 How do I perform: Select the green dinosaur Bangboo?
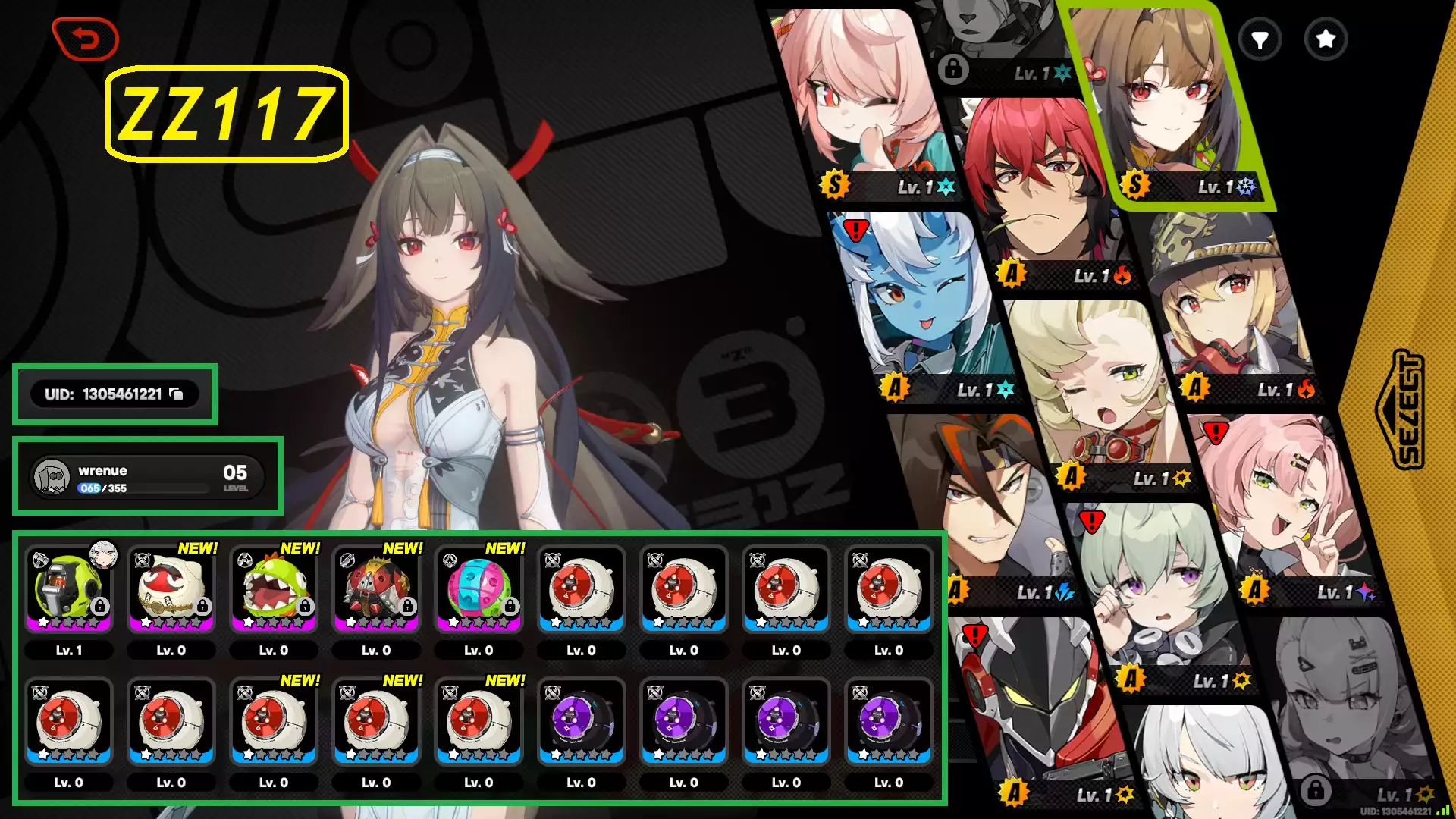(274, 589)
